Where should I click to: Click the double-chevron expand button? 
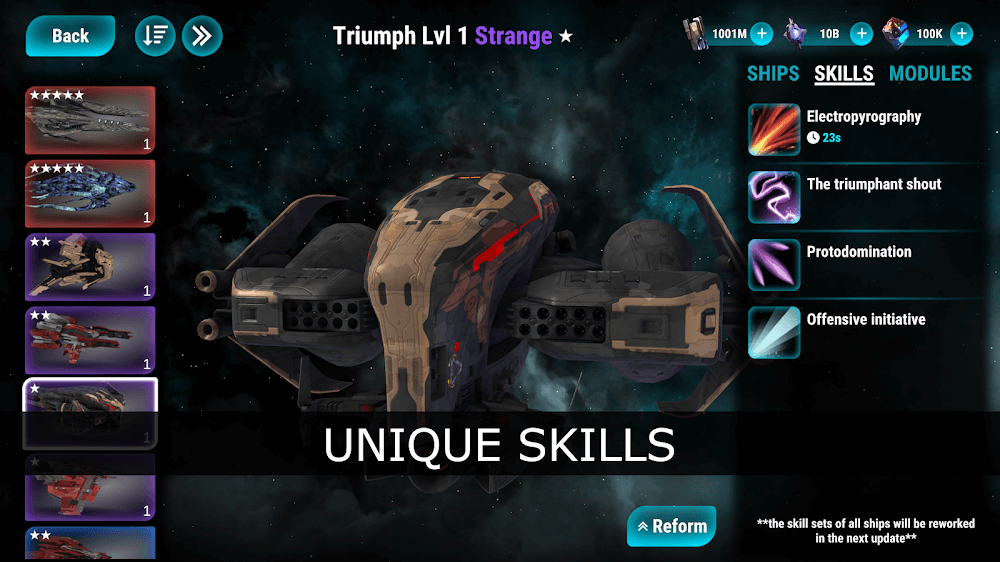point(202,36)
